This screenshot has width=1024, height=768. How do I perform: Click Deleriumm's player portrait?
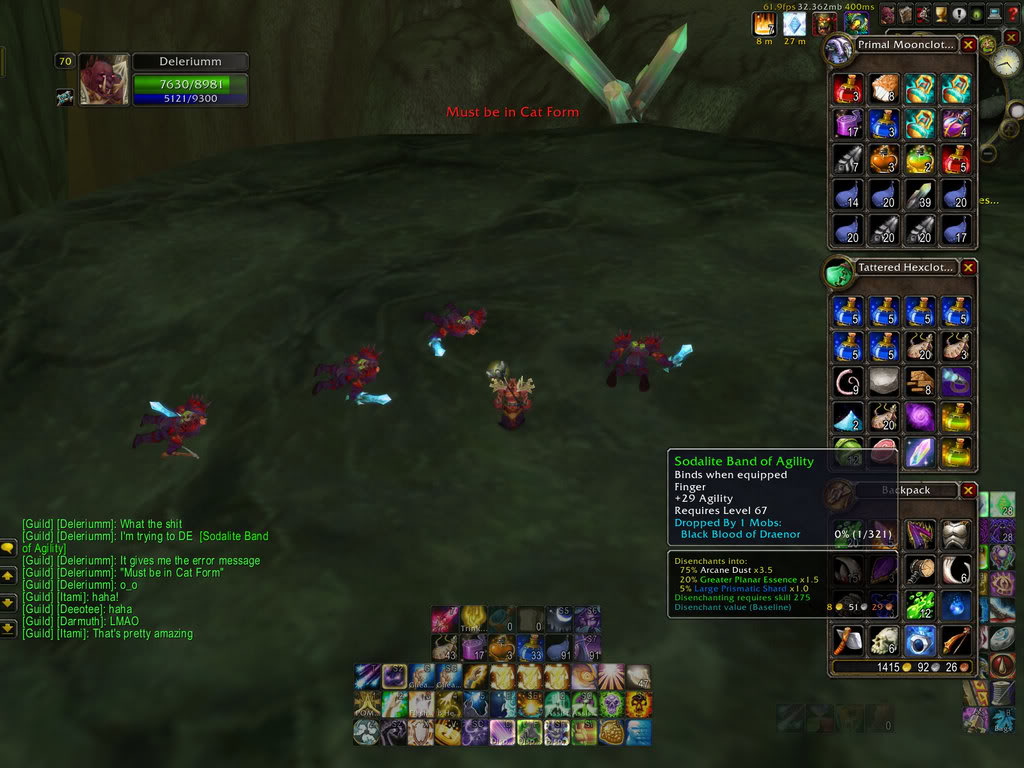coord(104,80)
